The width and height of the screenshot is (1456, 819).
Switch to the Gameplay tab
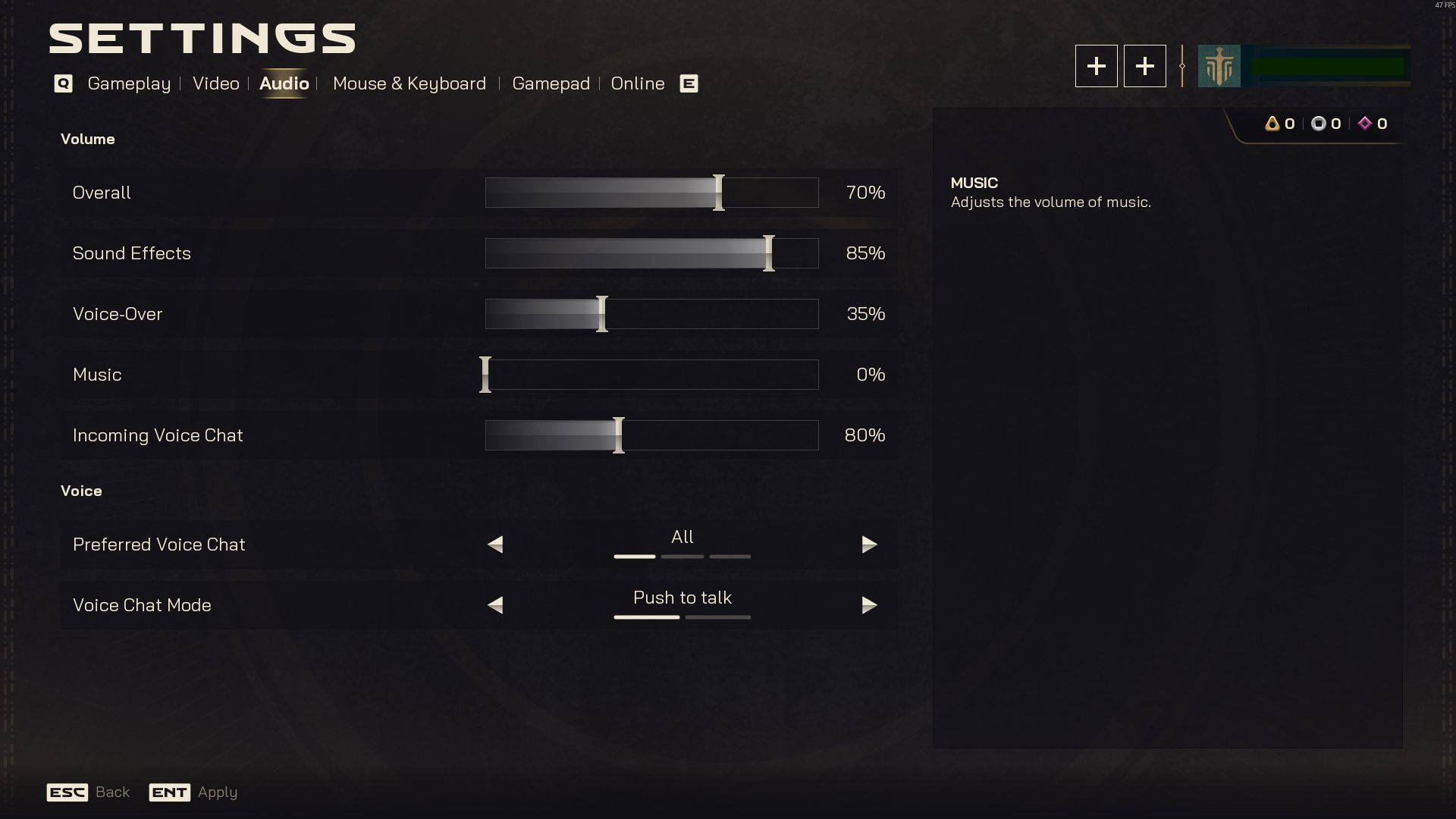129,83
